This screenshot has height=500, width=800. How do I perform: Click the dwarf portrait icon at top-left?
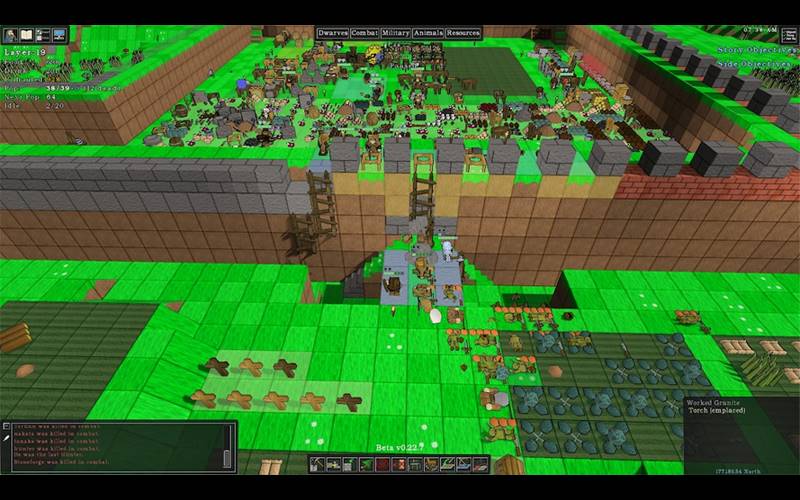click(10, 35)
